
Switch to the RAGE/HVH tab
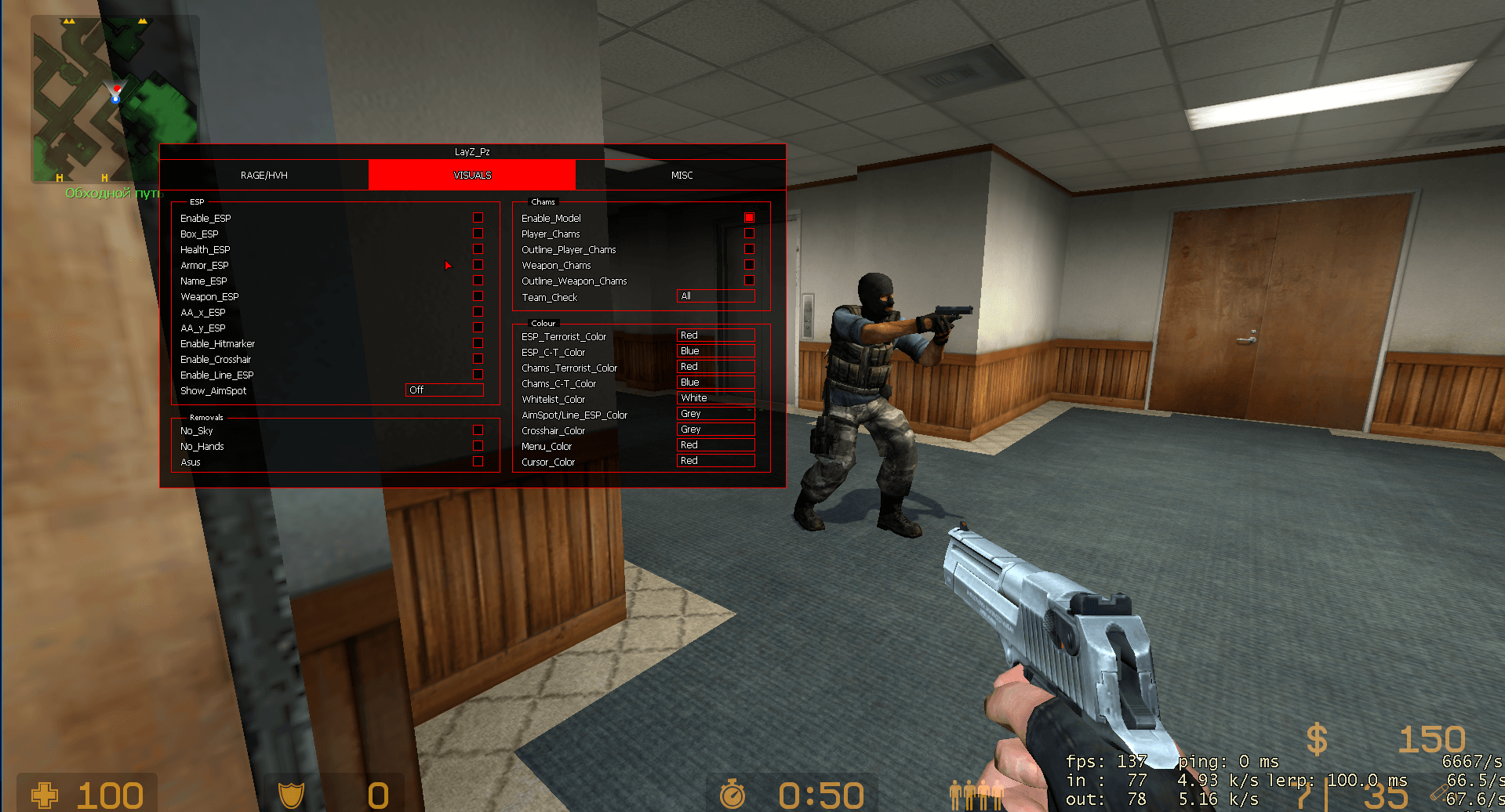click(264, 175)
